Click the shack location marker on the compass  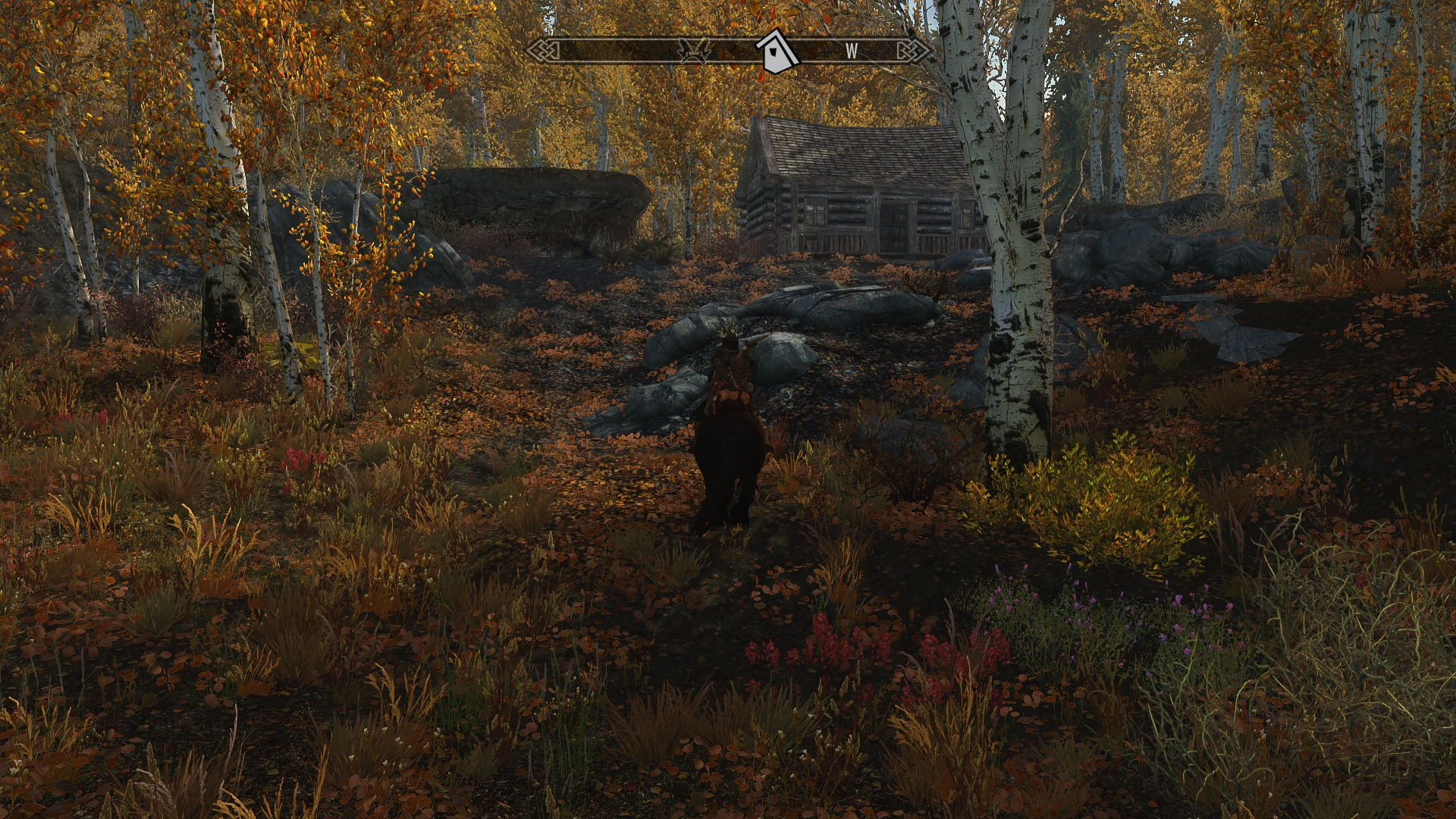click(777, 52)
